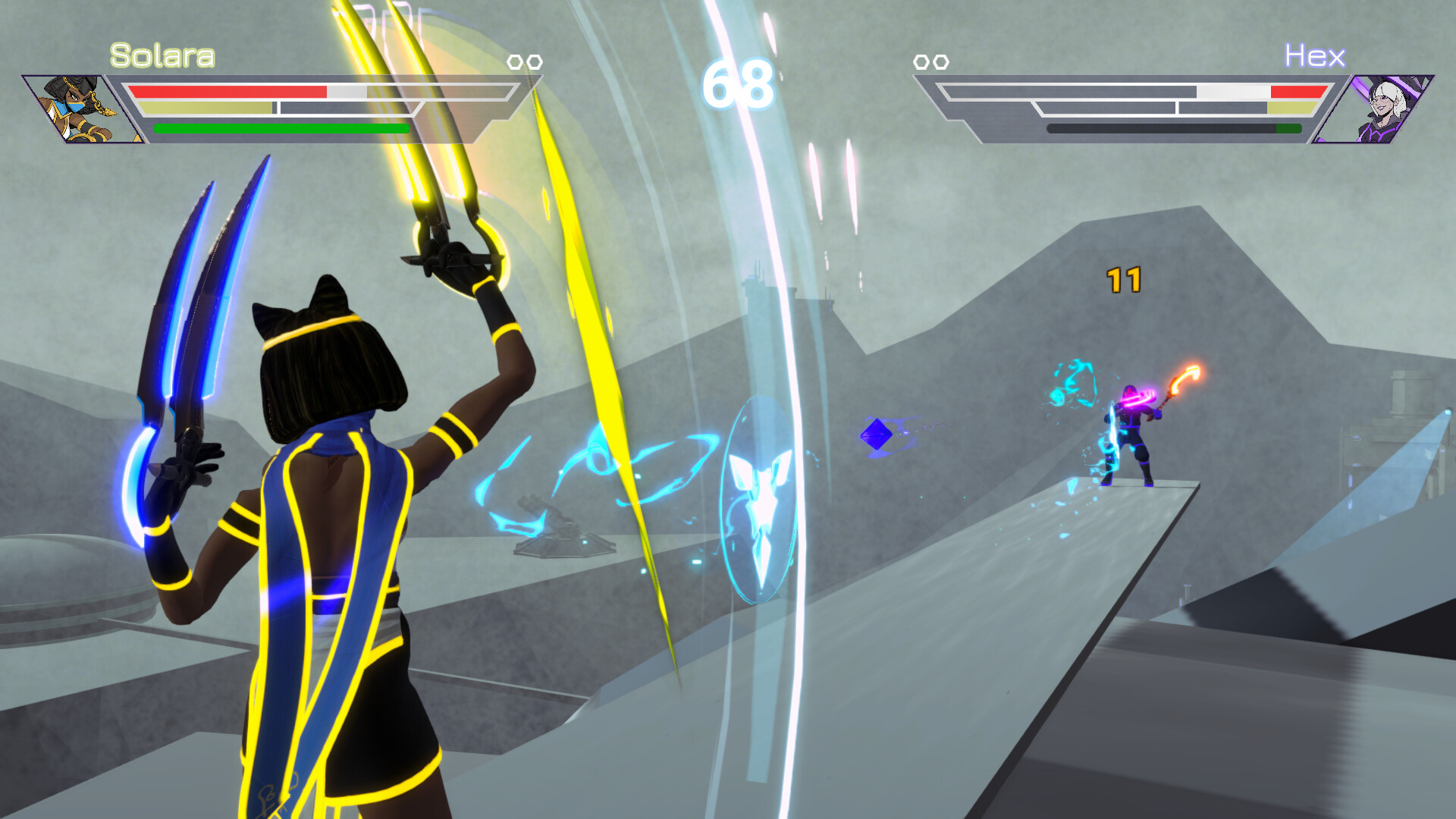Click the orange combo counter showing 11
The image size is (1456, 819).
1125,278
